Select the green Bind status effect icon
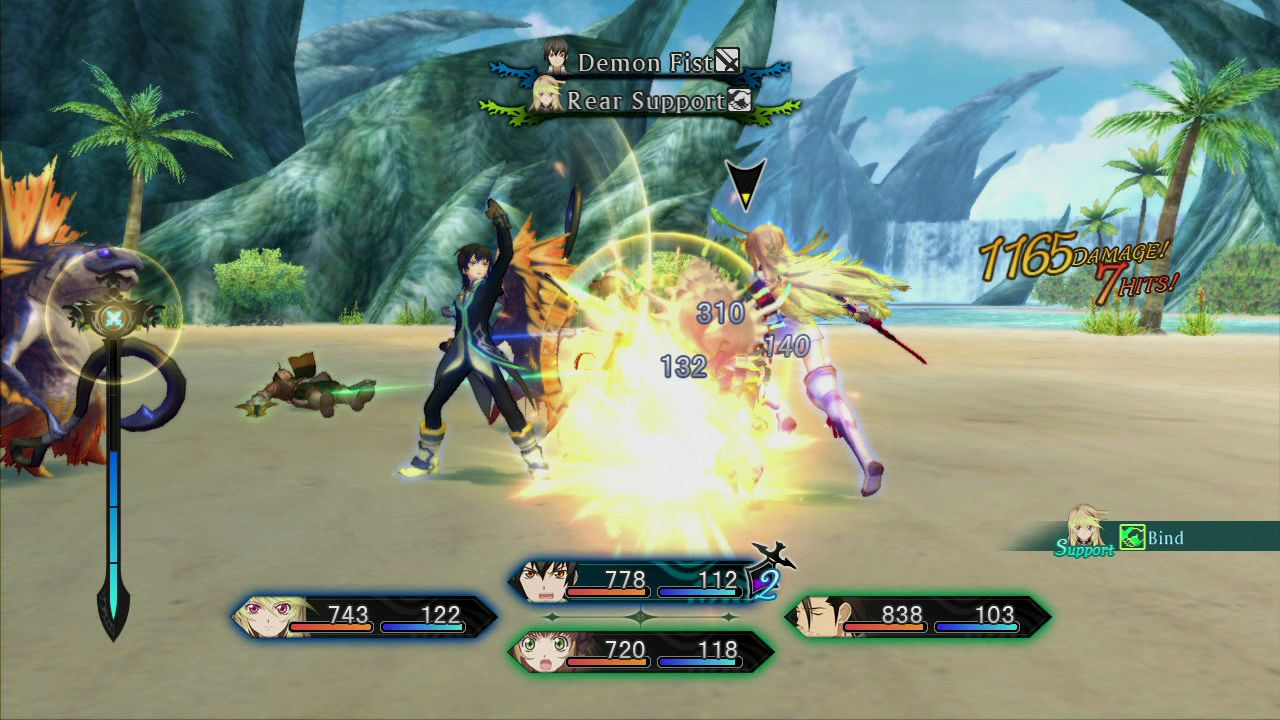Viewport: 1280px width, 720px height. click(x=1133, y=535)
